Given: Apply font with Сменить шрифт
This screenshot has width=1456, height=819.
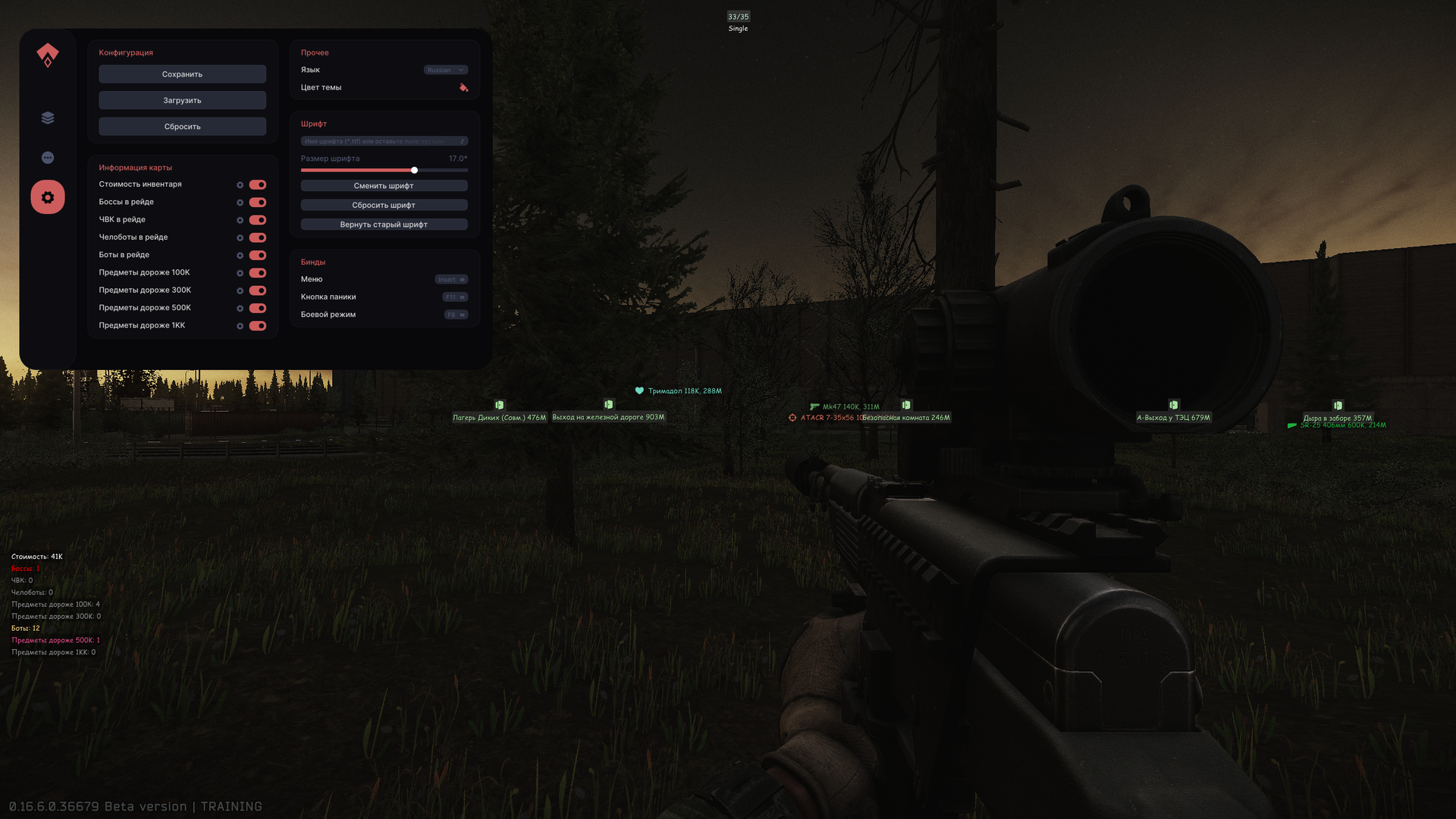Looking at the screenshot, I should [384, 186].
